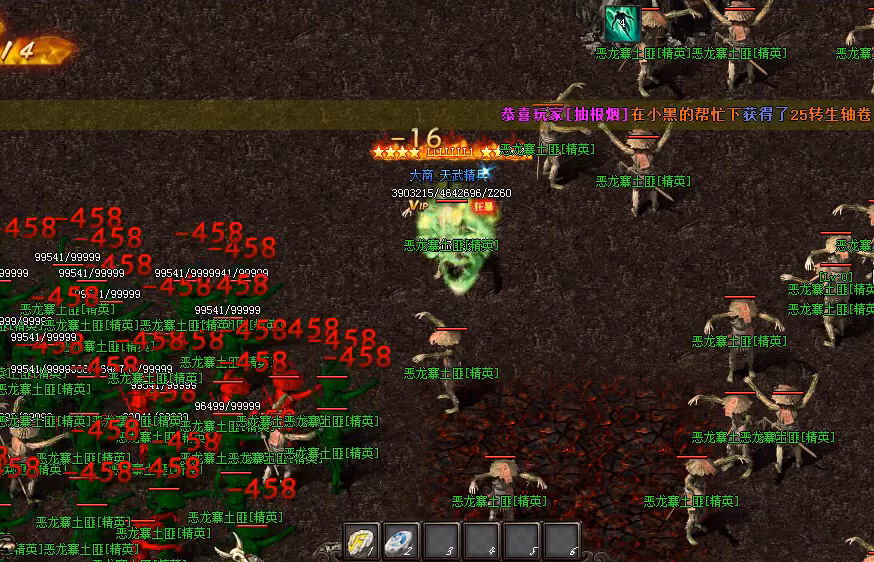Use the blue stone in hotbar slot 2
The height and width of the screenshot is (562, 874).
[x=401, y=541]
